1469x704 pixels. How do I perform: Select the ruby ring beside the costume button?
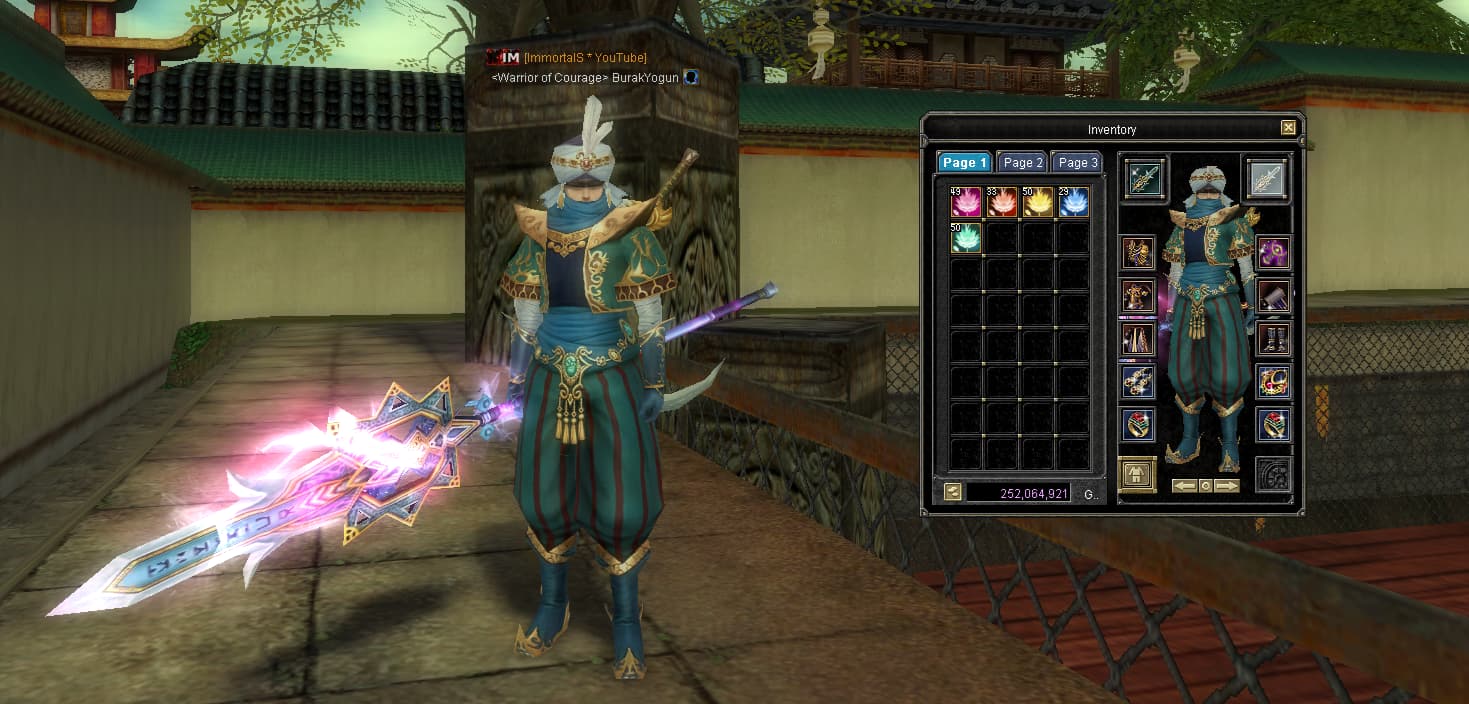(1138, 424)
